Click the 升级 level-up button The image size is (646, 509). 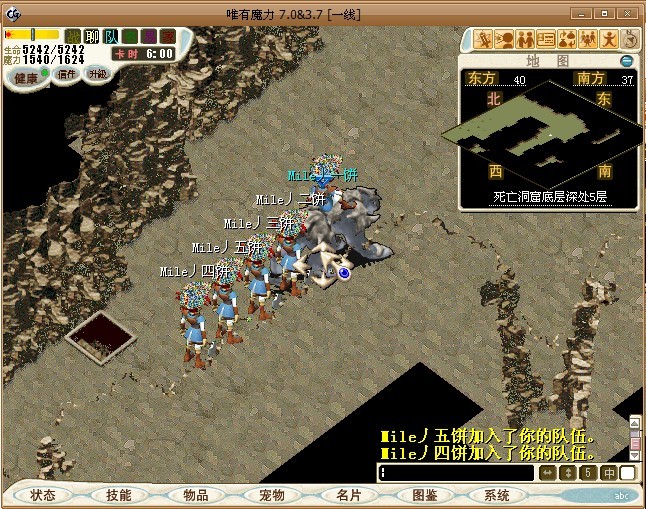97,74
